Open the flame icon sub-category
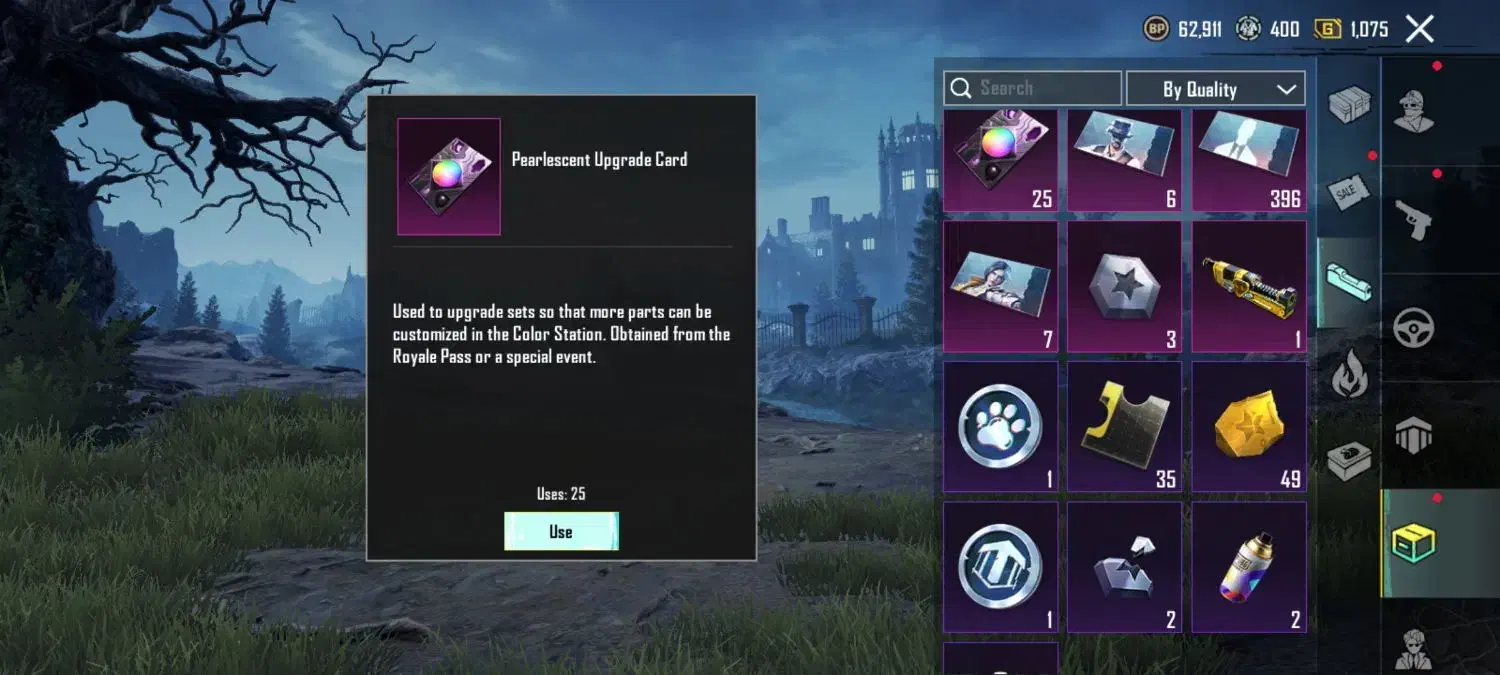 point(1349,375)
